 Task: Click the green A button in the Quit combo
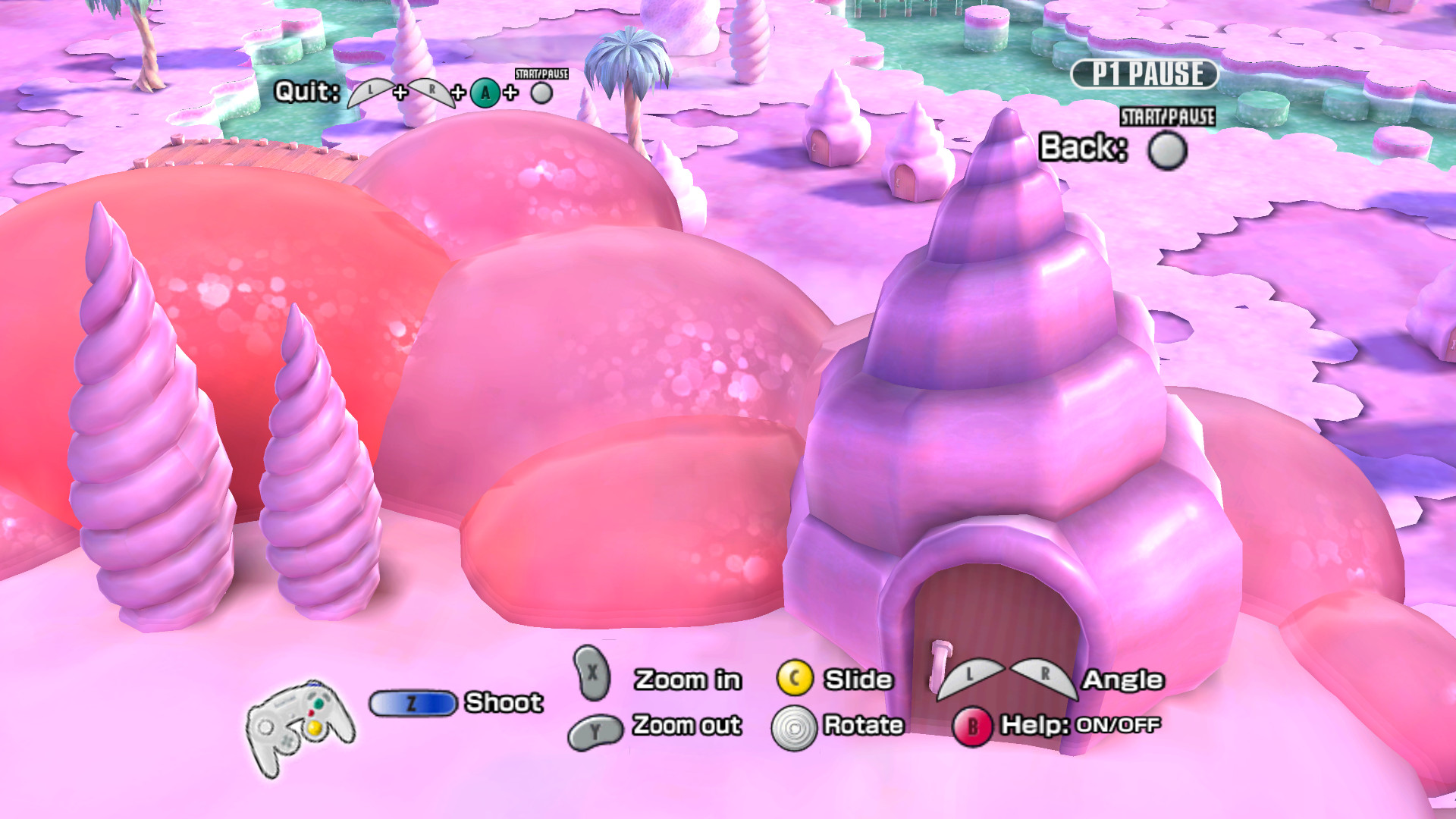[x=484, y=93]
